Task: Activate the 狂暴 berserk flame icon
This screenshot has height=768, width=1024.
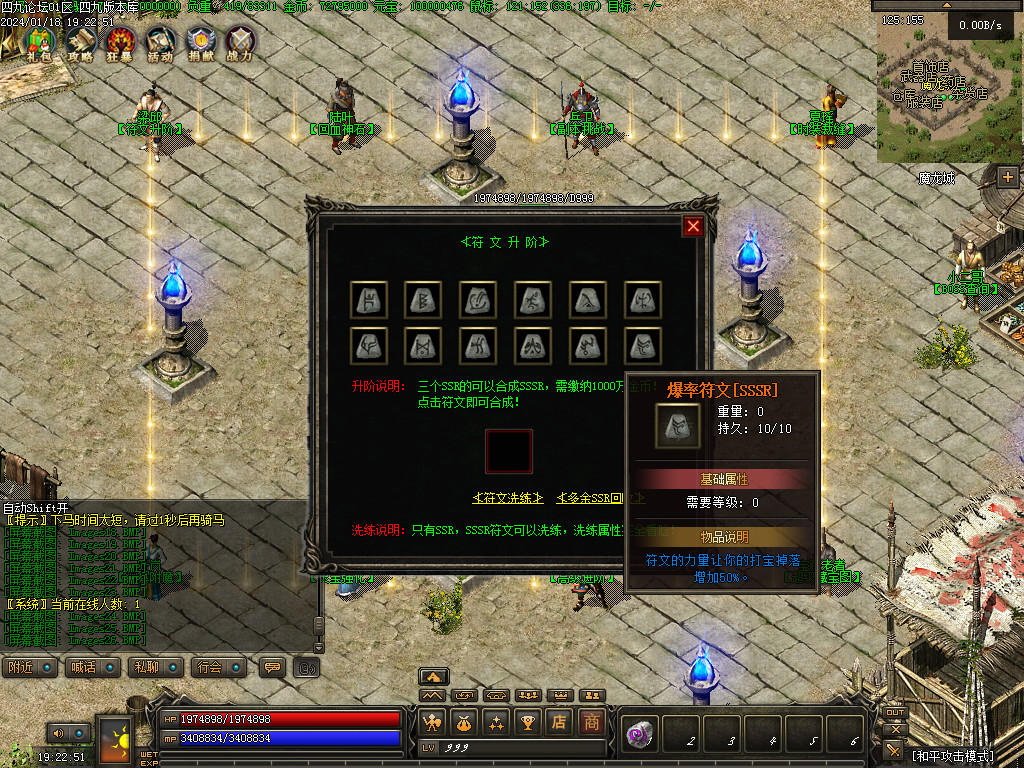Action: point(120,41)
